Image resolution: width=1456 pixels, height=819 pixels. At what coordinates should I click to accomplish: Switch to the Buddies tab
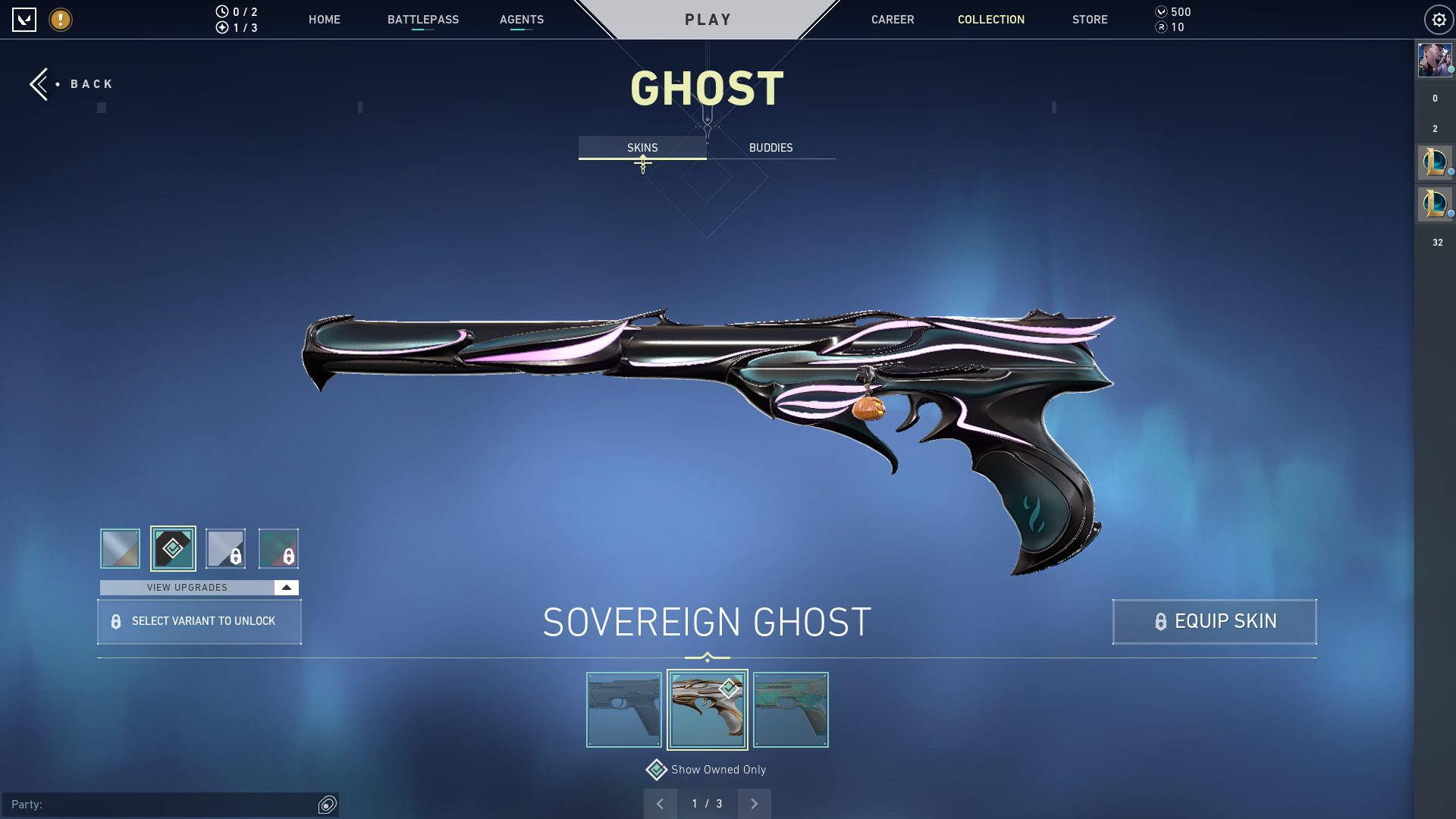click(770, 147)
